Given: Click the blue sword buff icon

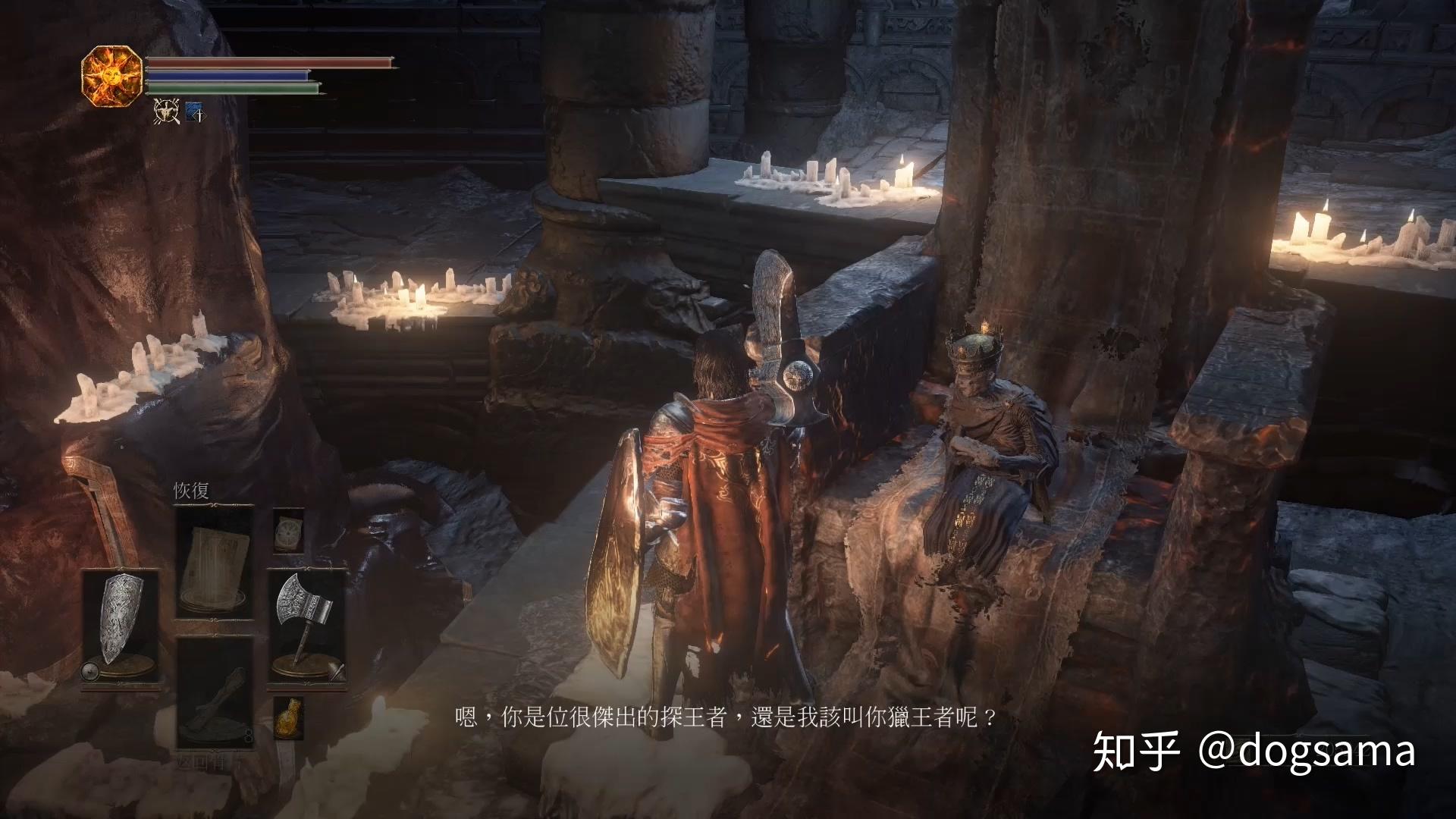Looking at the screenshot, I should tap(195, 112).
